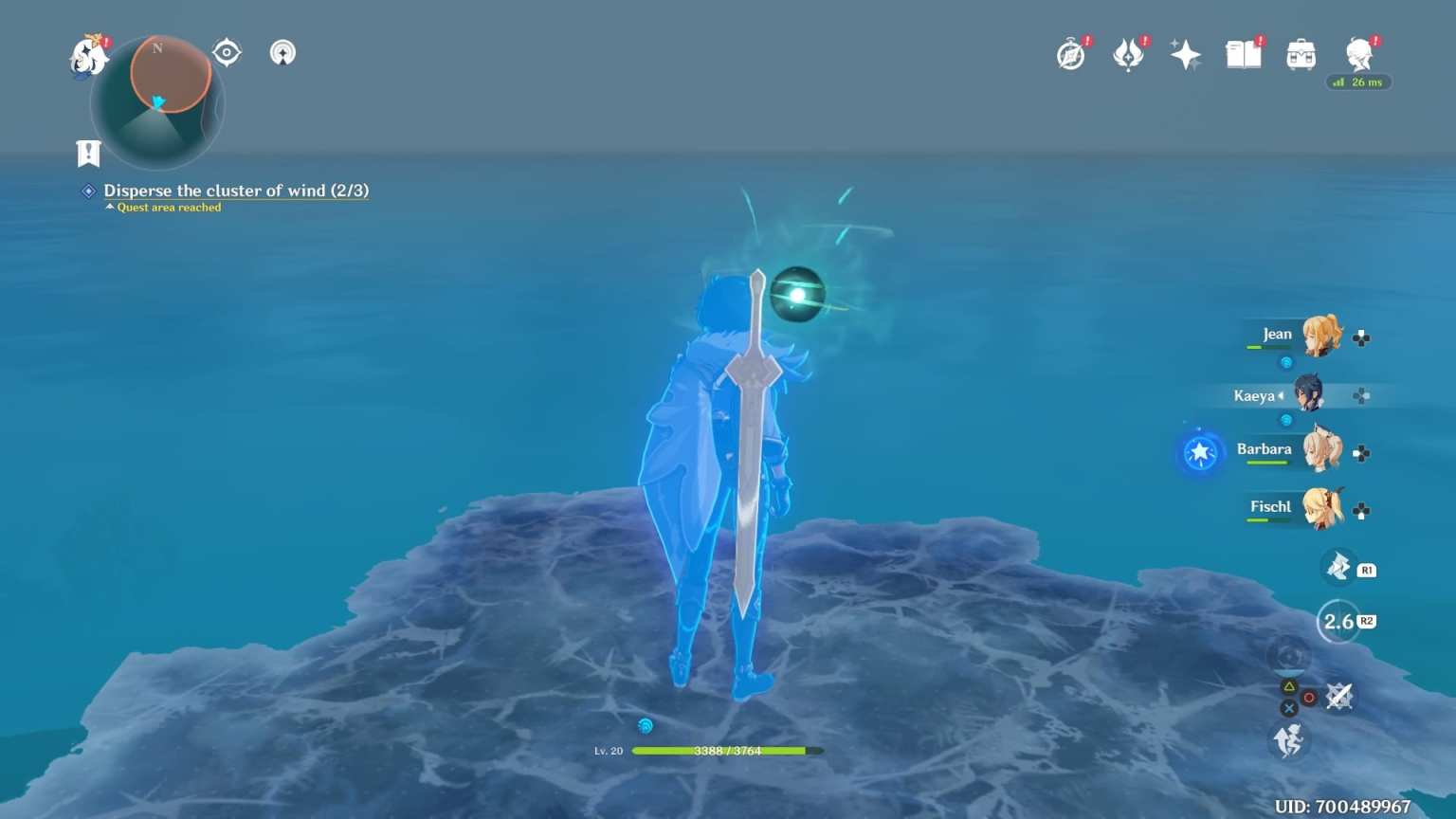Open the Wish menu star icon

coord(1185,54)
